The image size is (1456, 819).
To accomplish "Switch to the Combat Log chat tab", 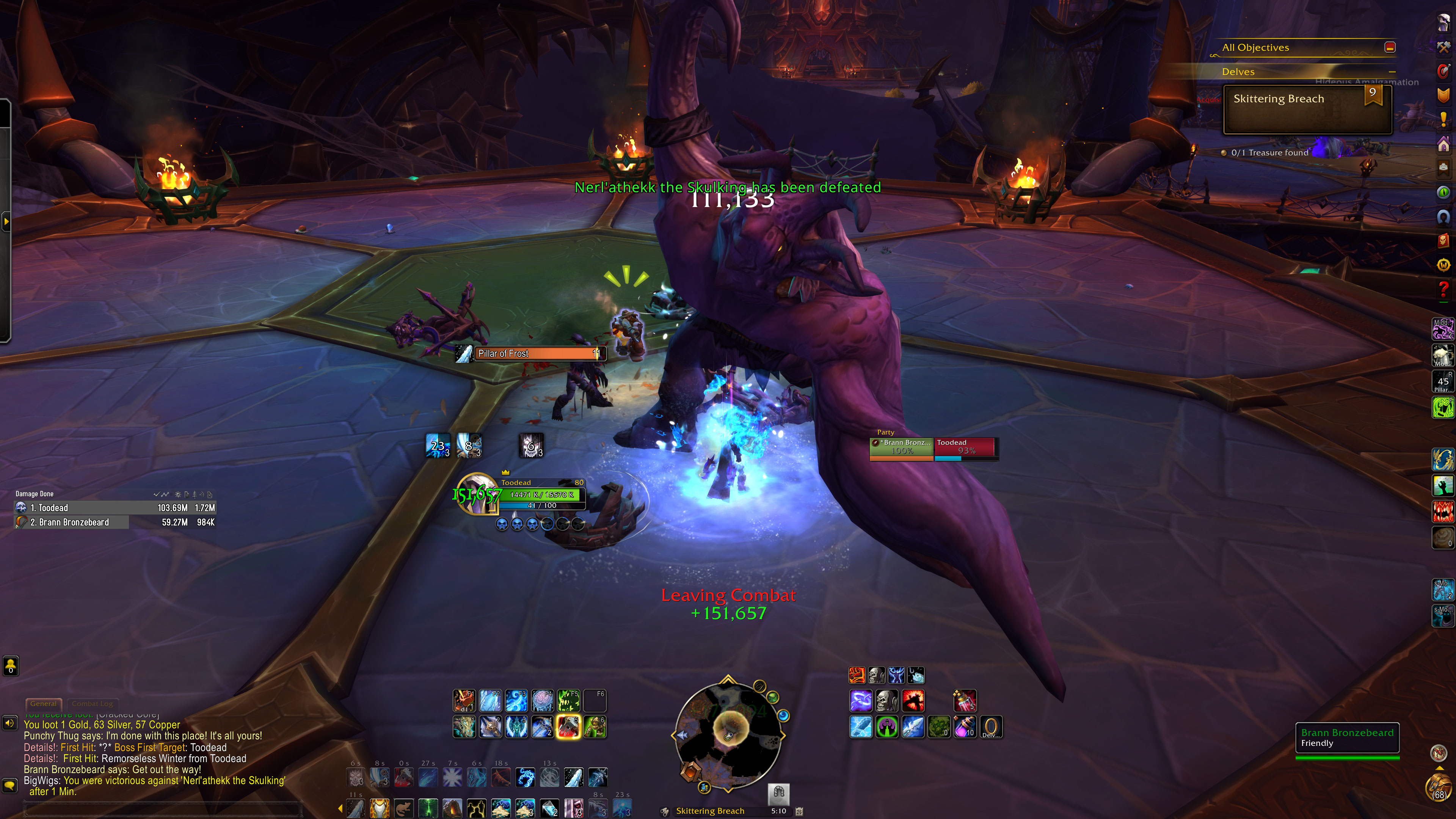I will pos(92,704).
